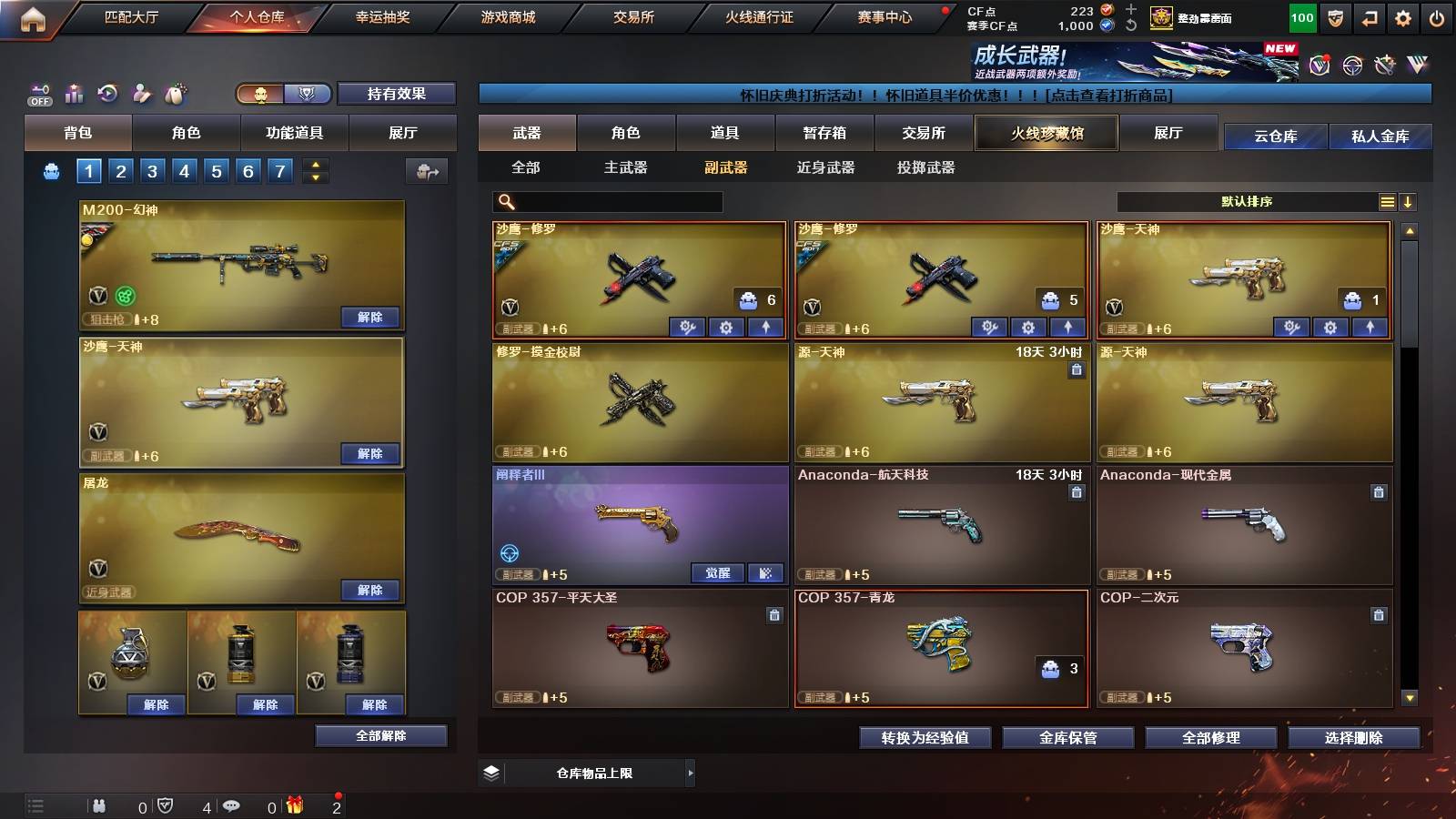Enable the character head display toggle
1456x819 pixels.
[x=259, y=94]
